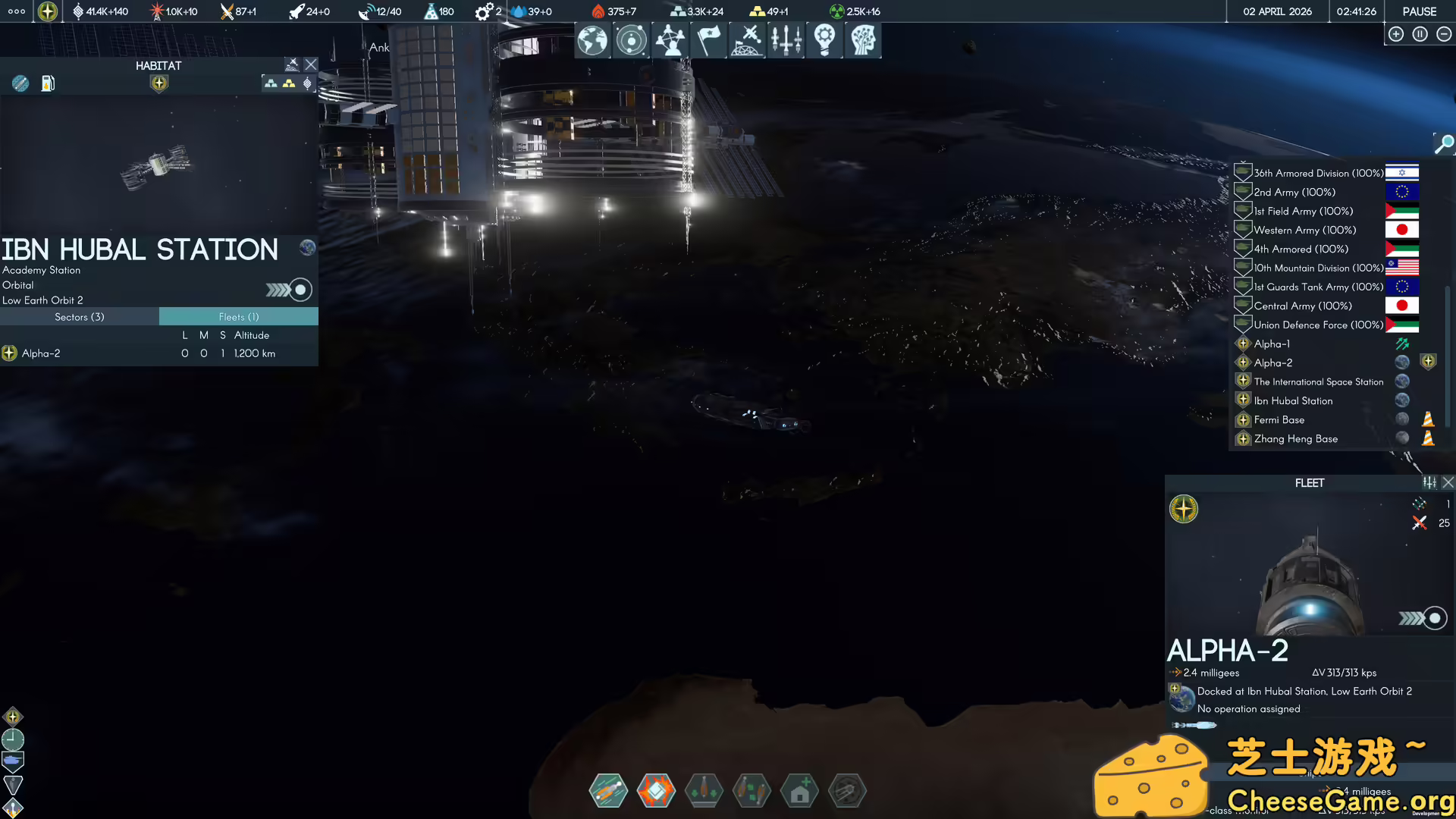Select the fuel pump icon in habitat panel
The image size is (1456, 819).
pyautogui.click(x=48, y=83)
